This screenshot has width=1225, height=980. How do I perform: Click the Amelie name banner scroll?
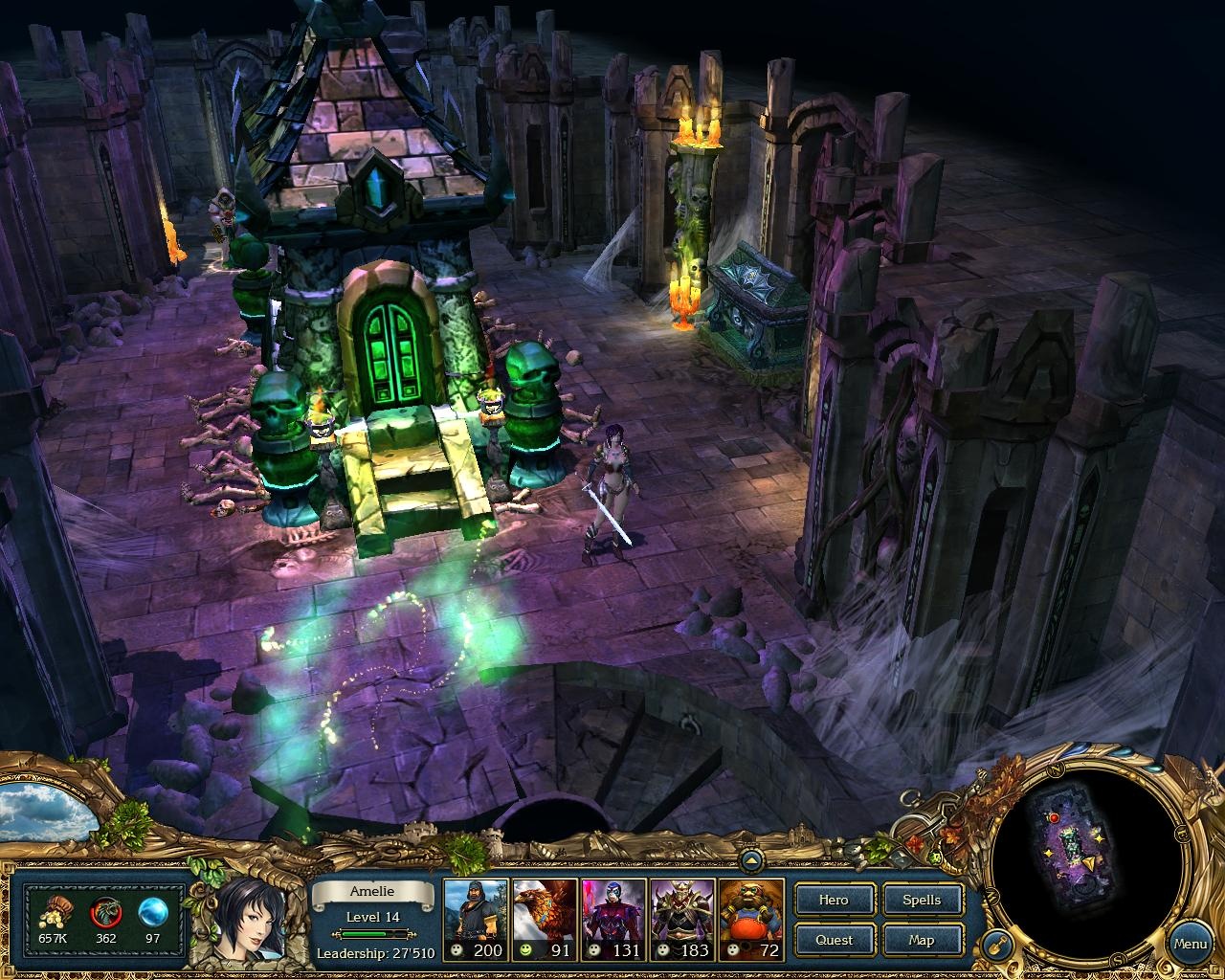(371, 891)
